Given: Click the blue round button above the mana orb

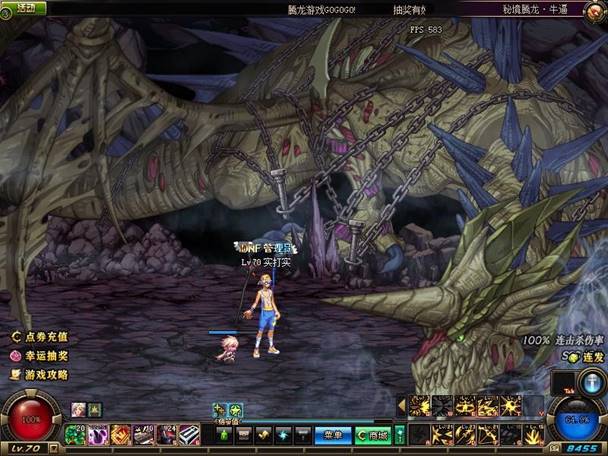Looking at the screenshot, I should tap(589, 384).
